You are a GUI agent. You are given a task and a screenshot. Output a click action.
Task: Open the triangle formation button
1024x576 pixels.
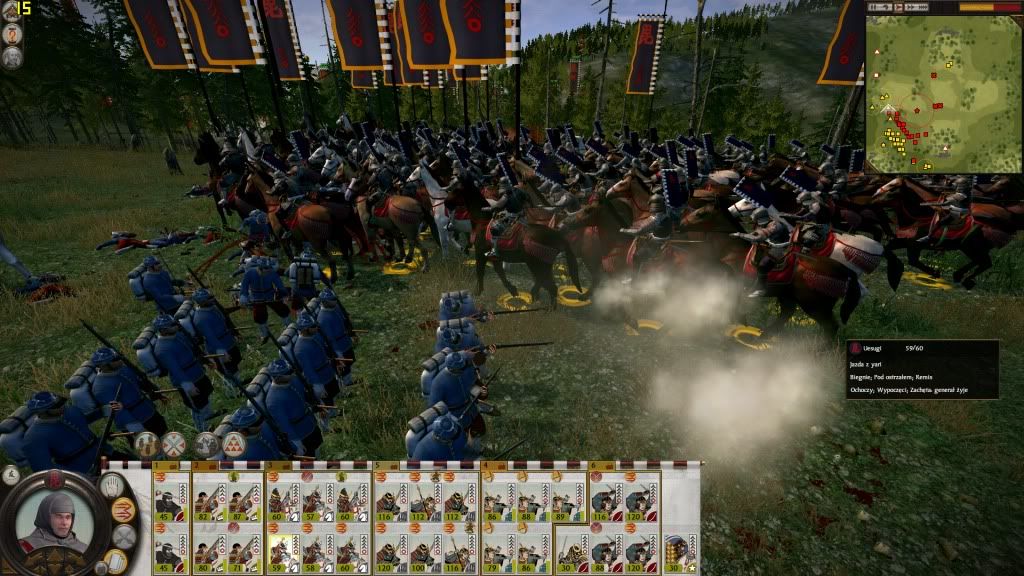click(x=235, y=444)
